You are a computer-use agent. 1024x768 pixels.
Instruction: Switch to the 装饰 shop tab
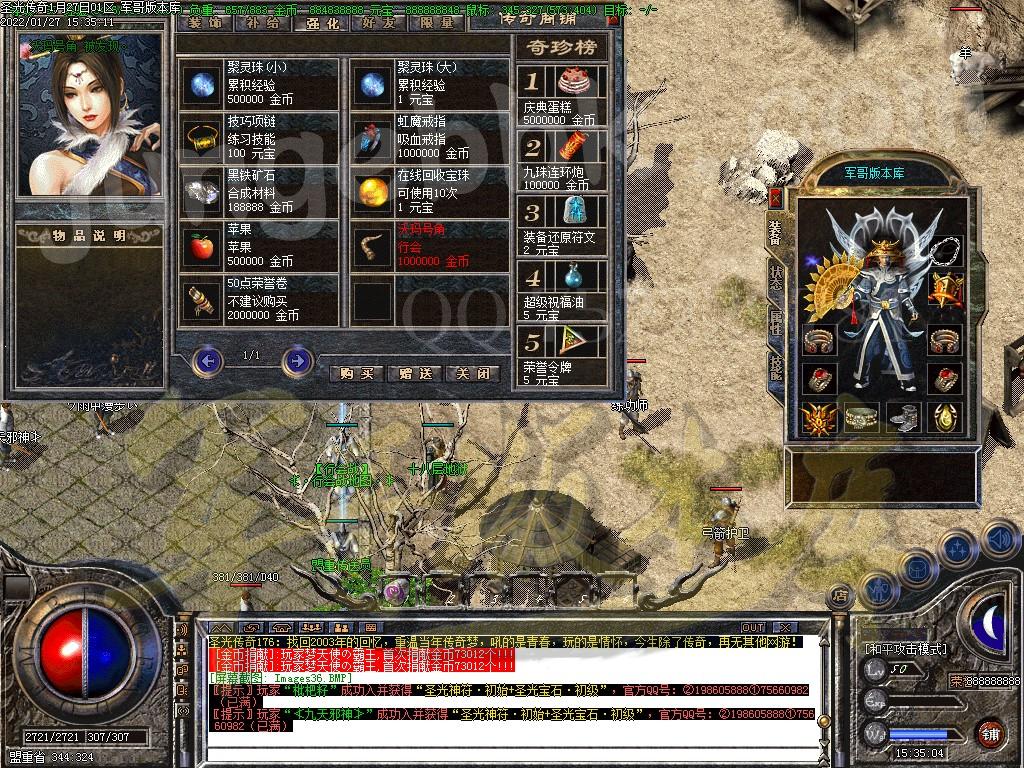205,22
